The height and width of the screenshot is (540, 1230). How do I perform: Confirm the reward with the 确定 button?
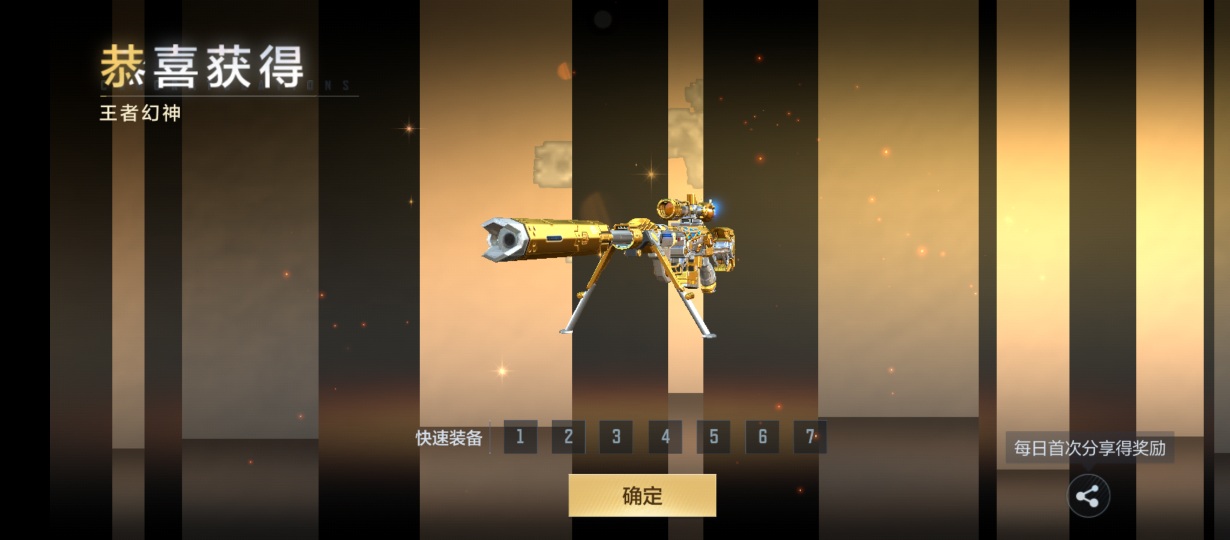pos(642,495)
